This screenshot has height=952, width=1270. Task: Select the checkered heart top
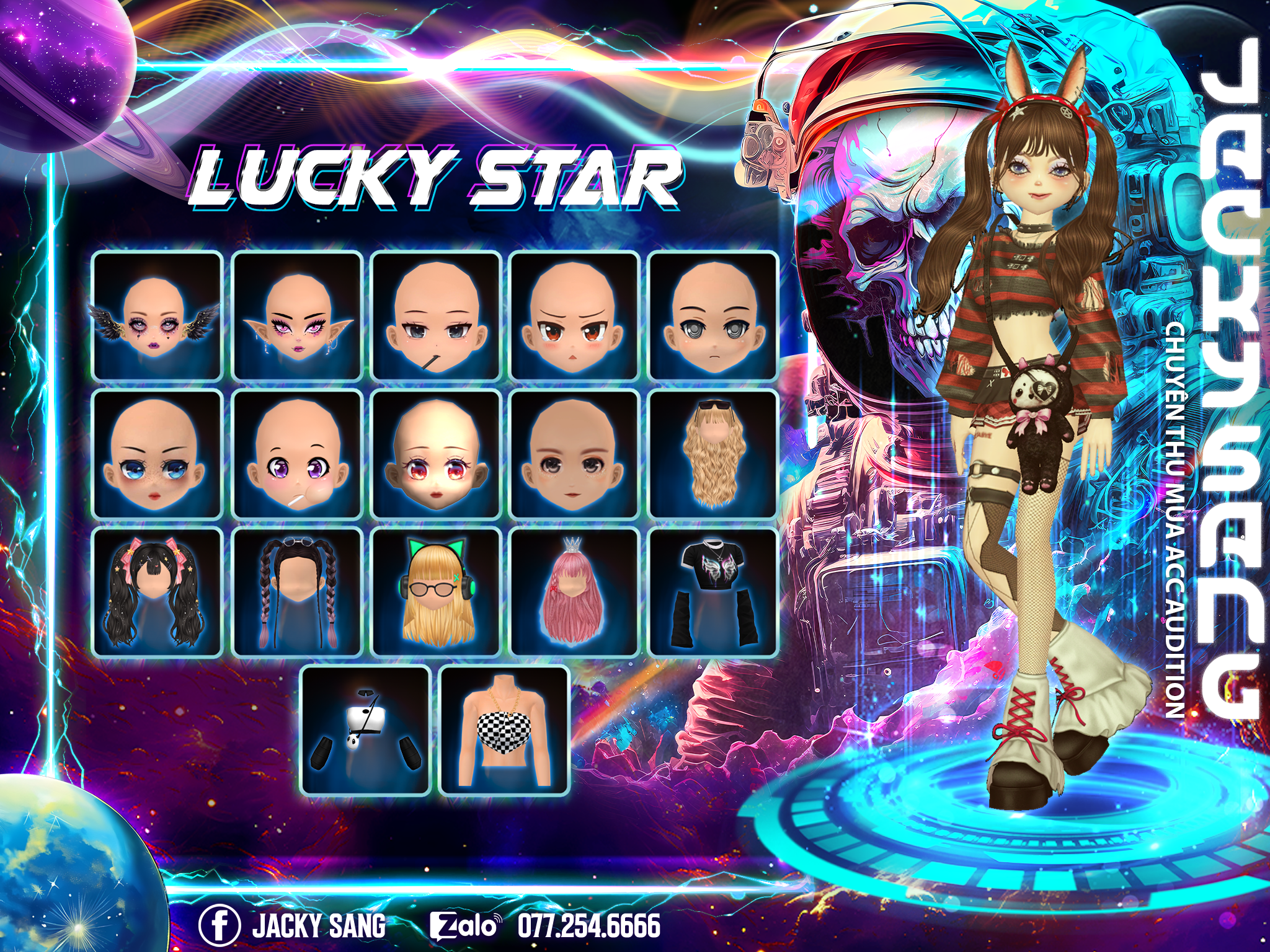tap(504, 731)
